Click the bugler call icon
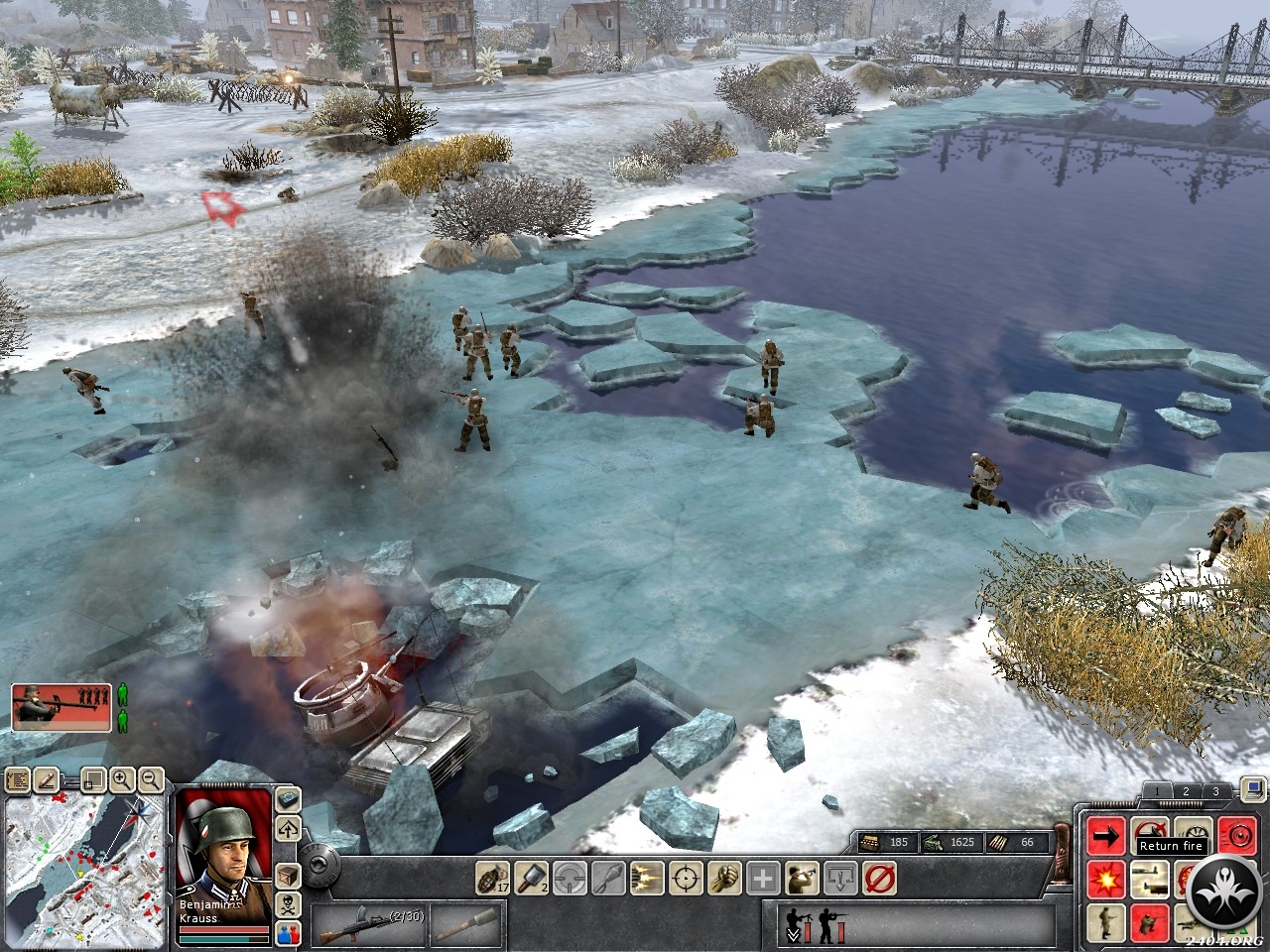This screenshot has height=952, width=1270. pos(802,878)
